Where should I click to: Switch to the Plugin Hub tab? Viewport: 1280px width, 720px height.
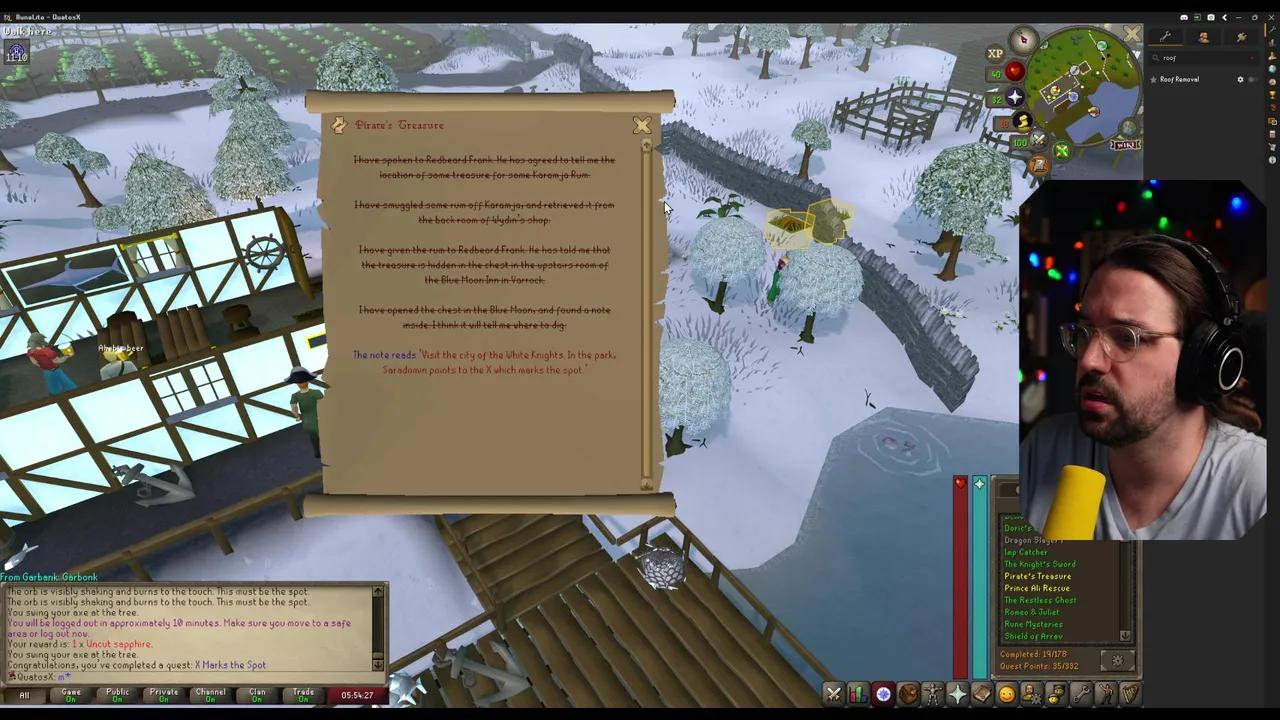tap(1241, 38)
